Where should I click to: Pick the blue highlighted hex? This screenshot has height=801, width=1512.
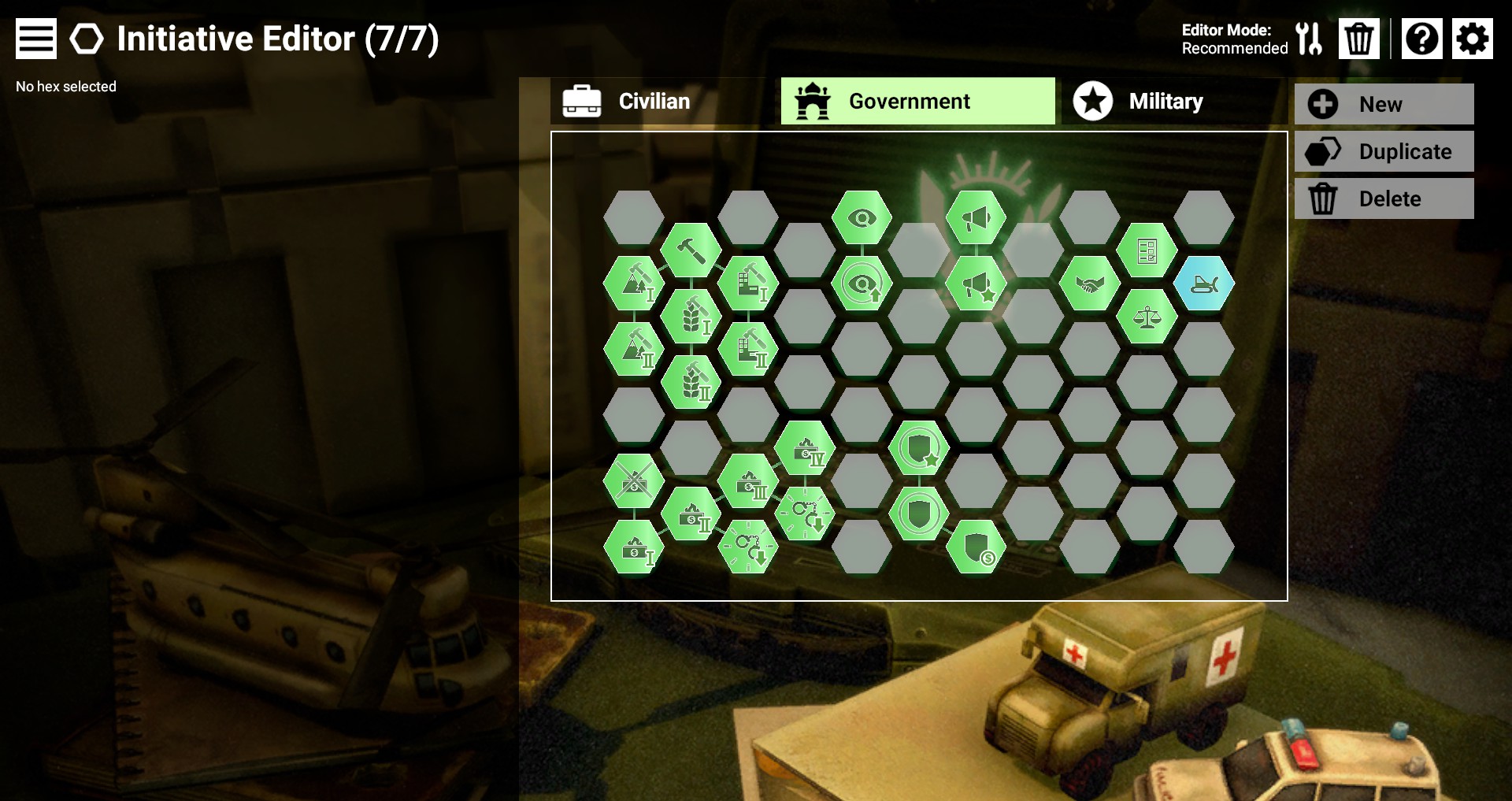1204,284
